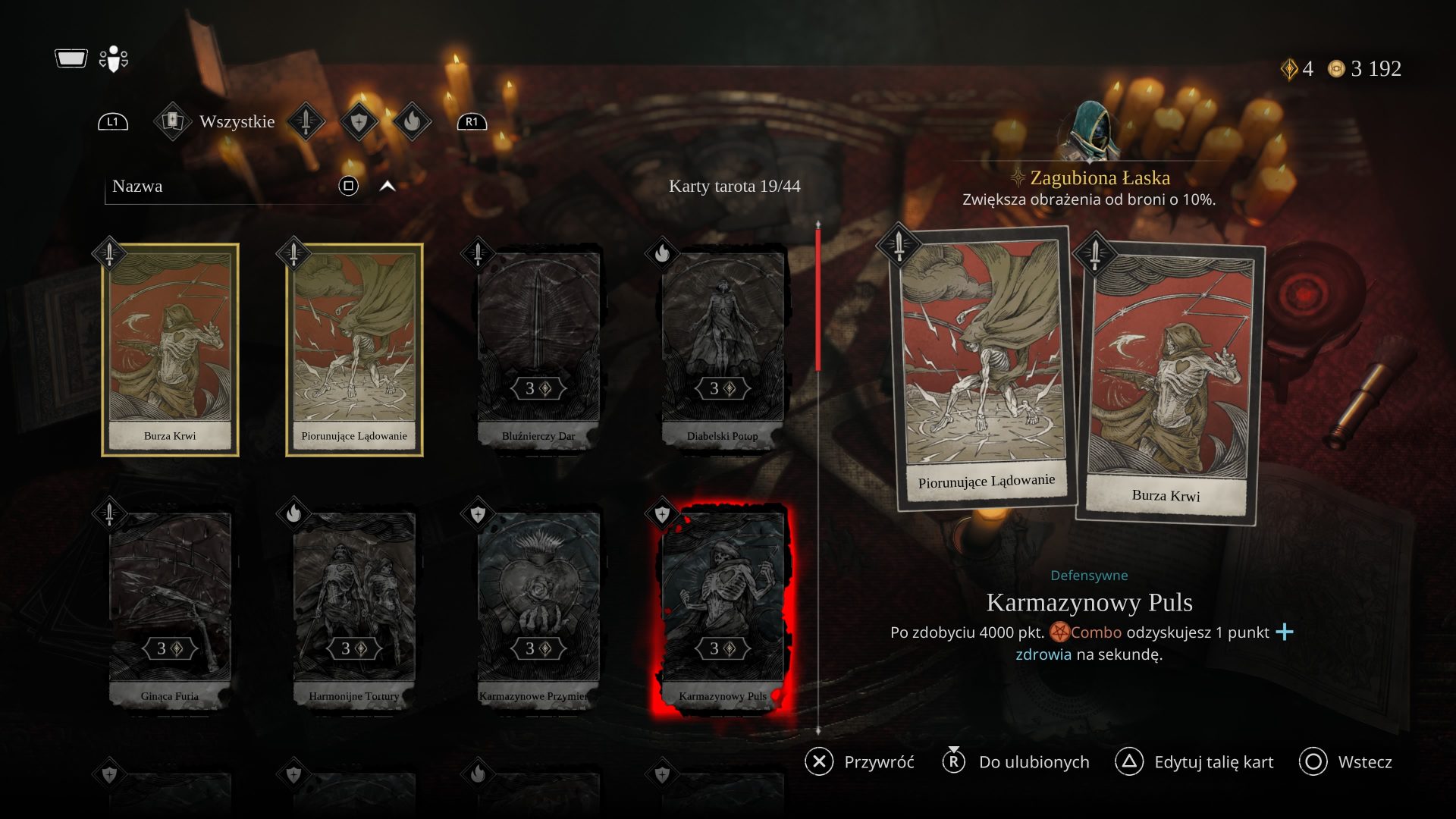
Task: Filter cards by the shield defensive category
Action: coord(359,121)
